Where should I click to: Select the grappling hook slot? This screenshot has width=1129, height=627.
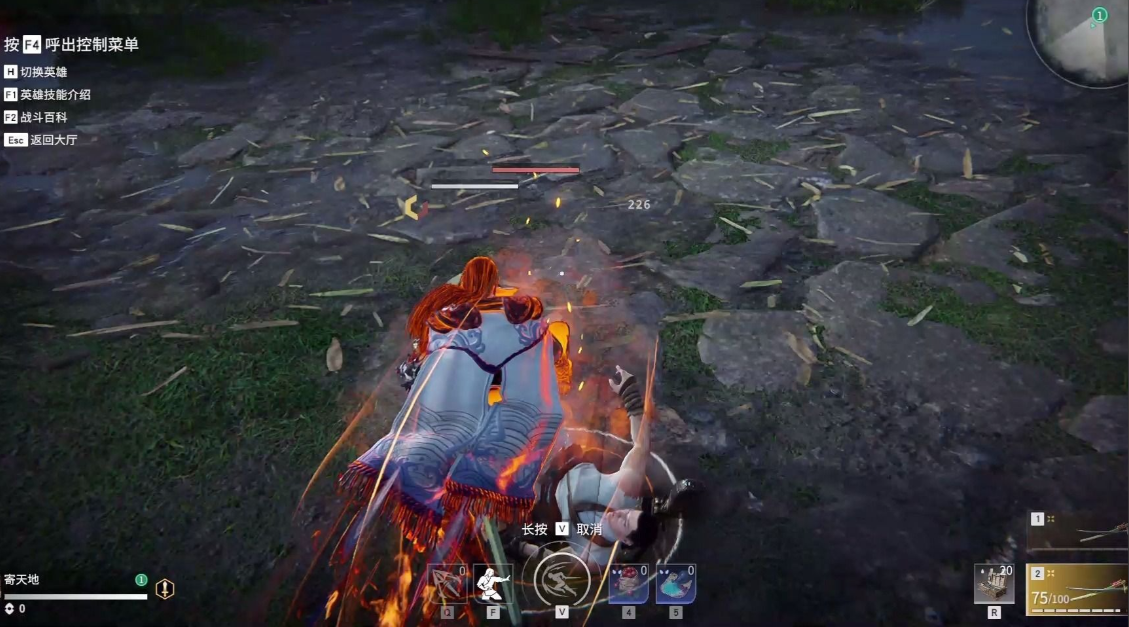point(447,584)
